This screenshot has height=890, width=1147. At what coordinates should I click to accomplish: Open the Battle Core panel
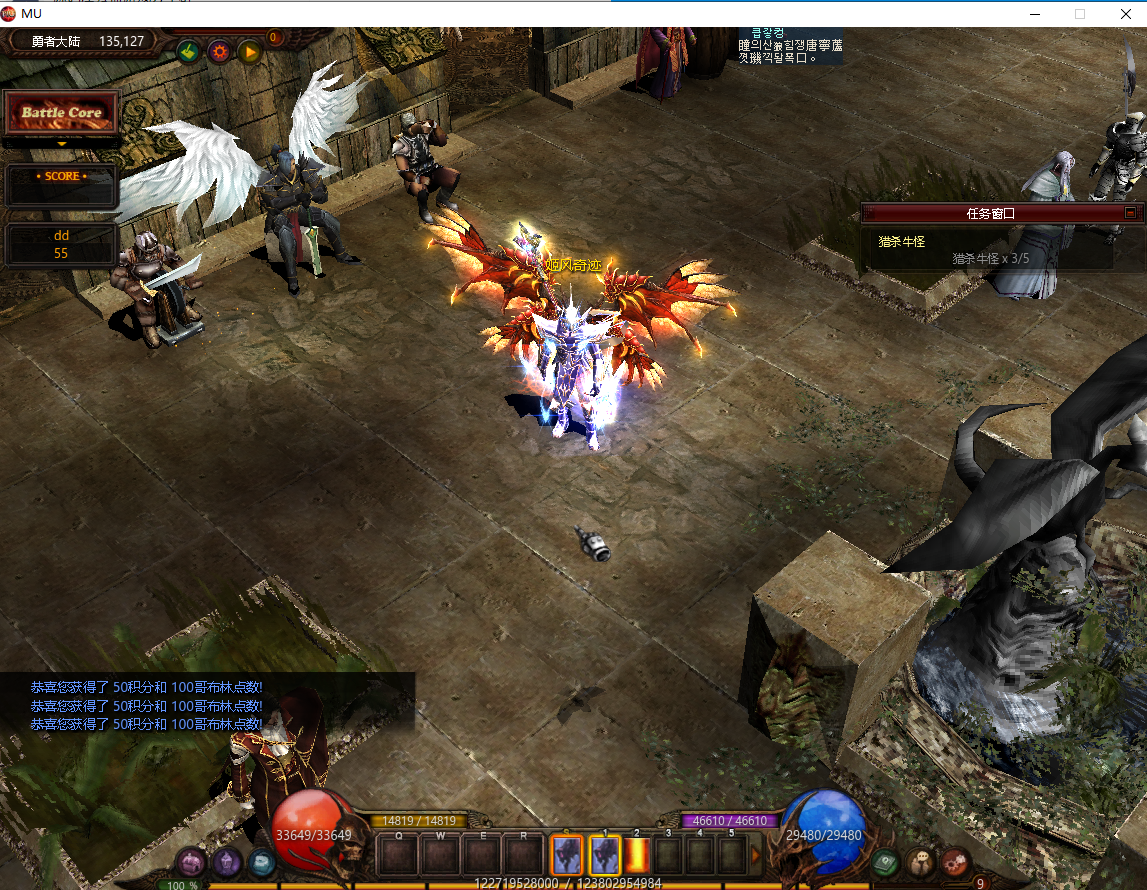click(62, 113)
